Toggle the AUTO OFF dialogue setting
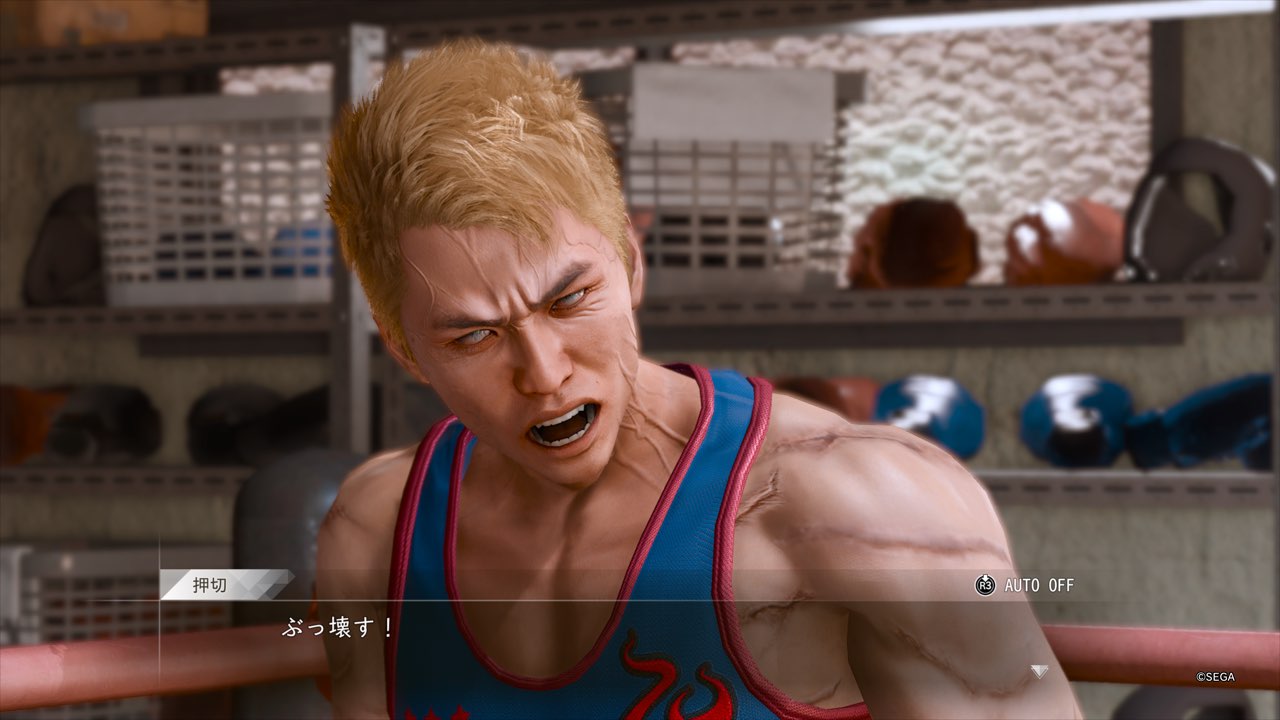This screenshot has height=720, width=1280. [x=1025, y=585]
